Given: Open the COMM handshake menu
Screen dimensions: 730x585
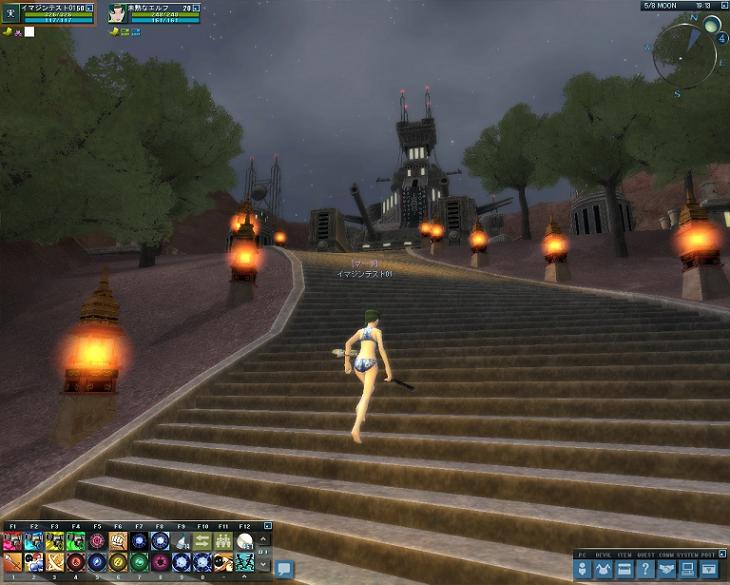Looking at the screenshot, I should pos(667,569).
